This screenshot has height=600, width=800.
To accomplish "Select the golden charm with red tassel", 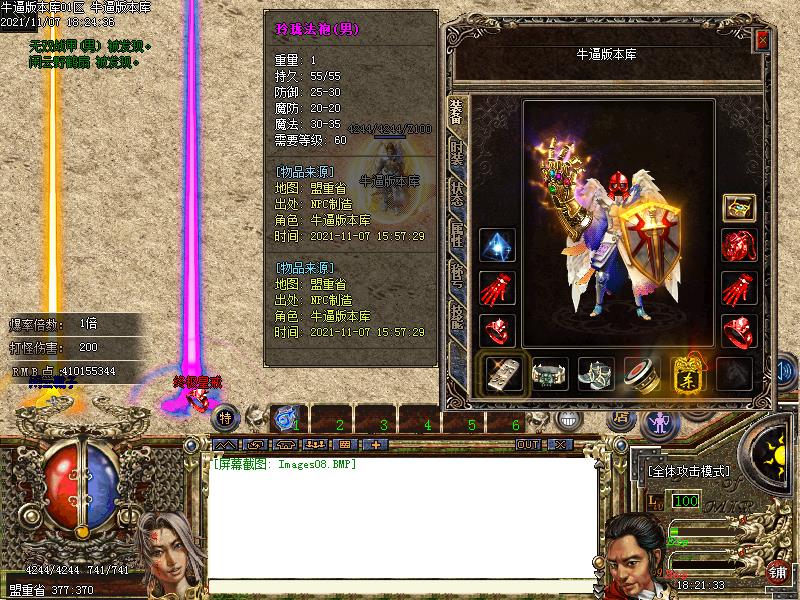I will pos(689,374).
